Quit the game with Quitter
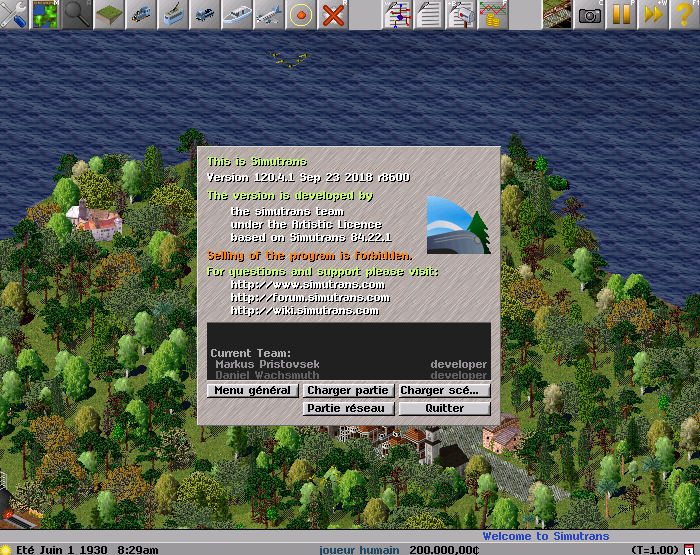The width and height of the screenshot is (700, 555). (445, 408)
